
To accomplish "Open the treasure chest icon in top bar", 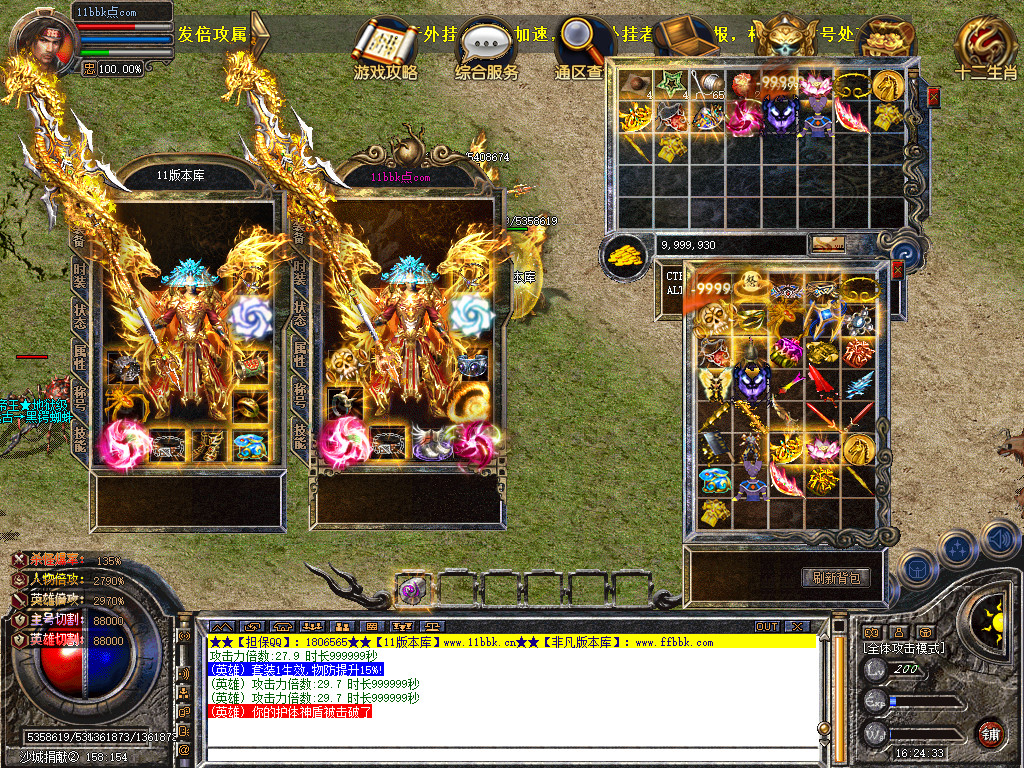I will [x=687, y=38].
